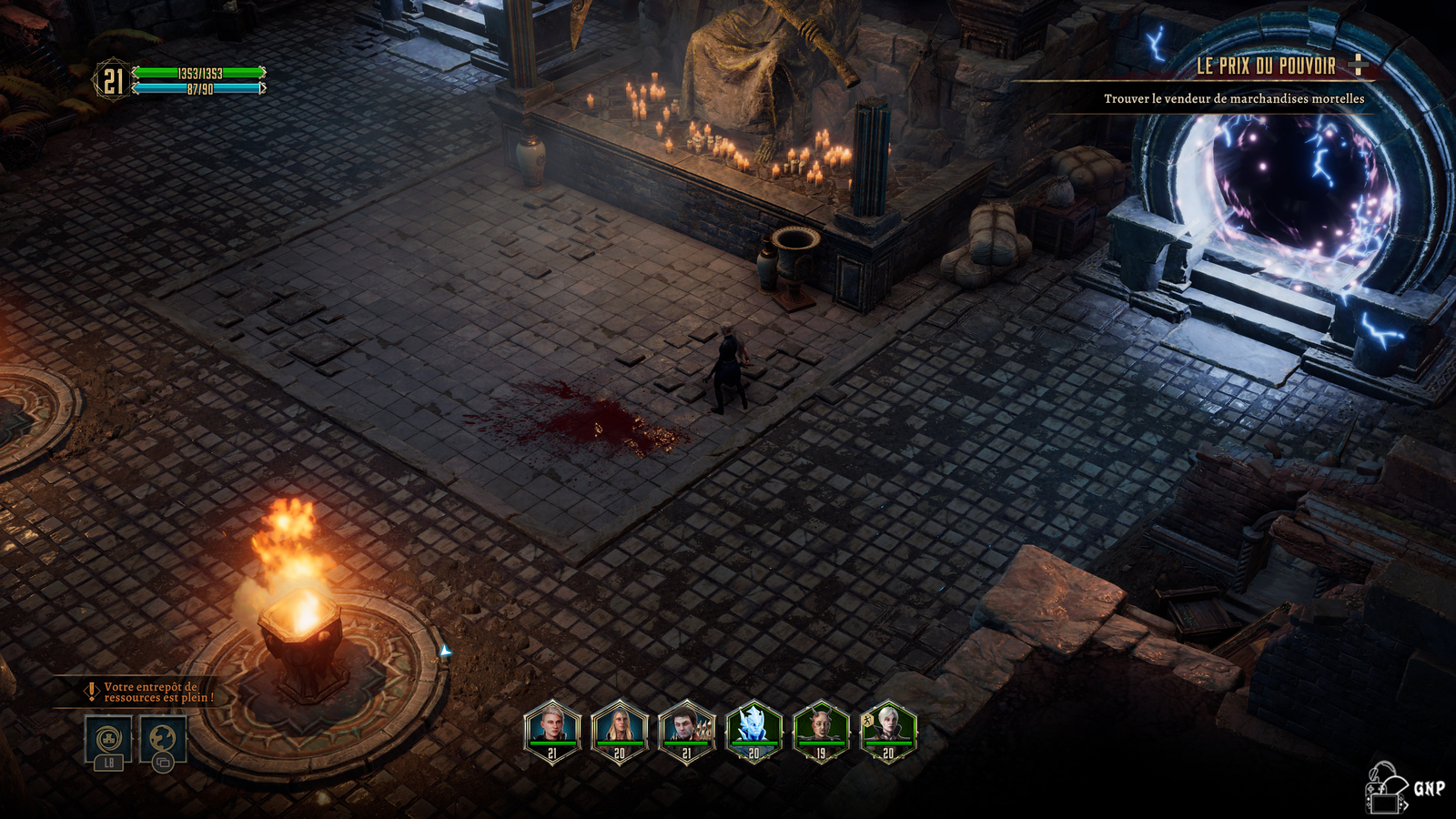Select the horned demon level 19 portrait

pyautogui.click(x=821, y=731)
